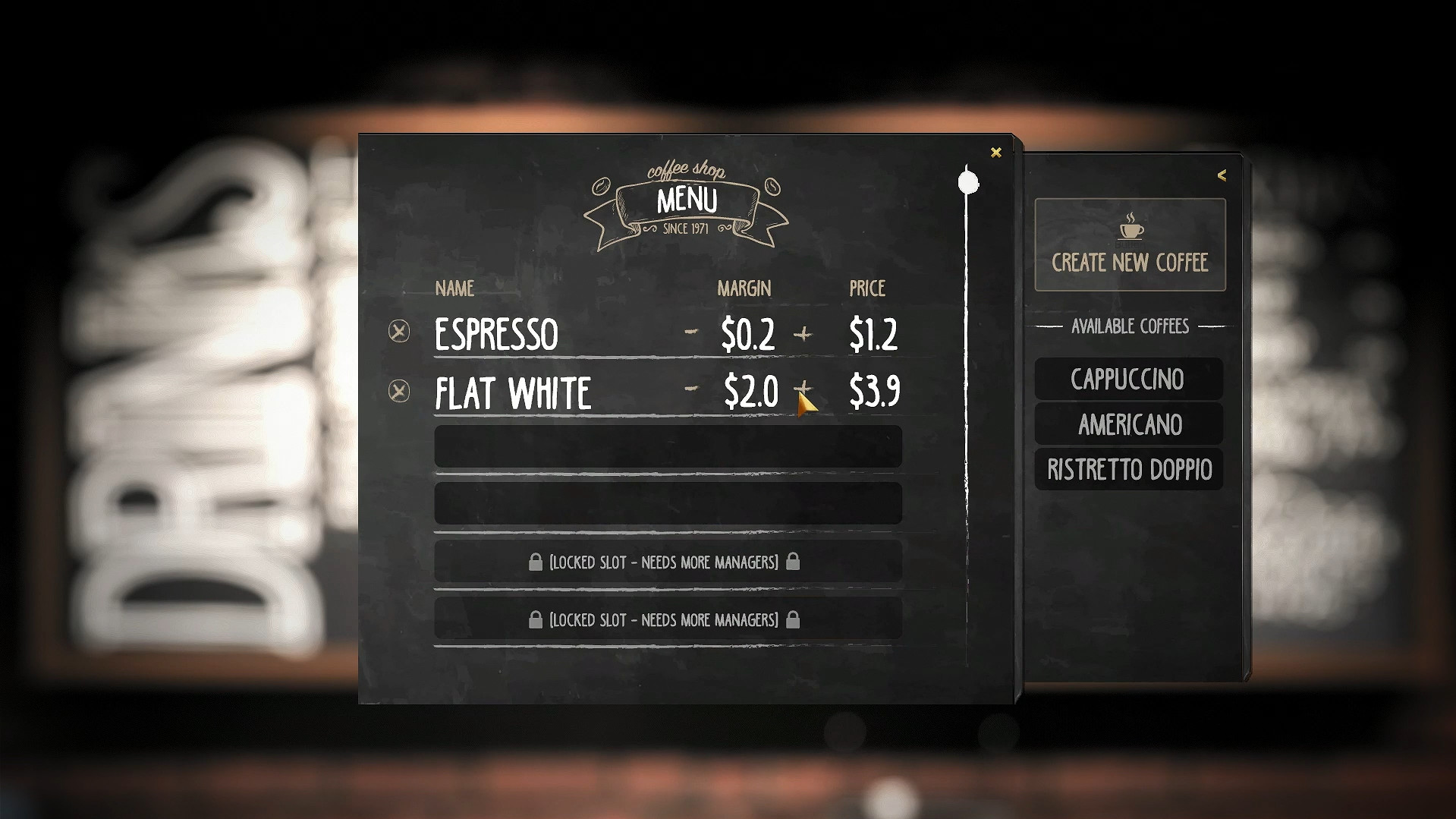This screenshot has width=1456, height=819.
Task: Click the left coffee bean decoration near the Menu banner
Action: 602,184
